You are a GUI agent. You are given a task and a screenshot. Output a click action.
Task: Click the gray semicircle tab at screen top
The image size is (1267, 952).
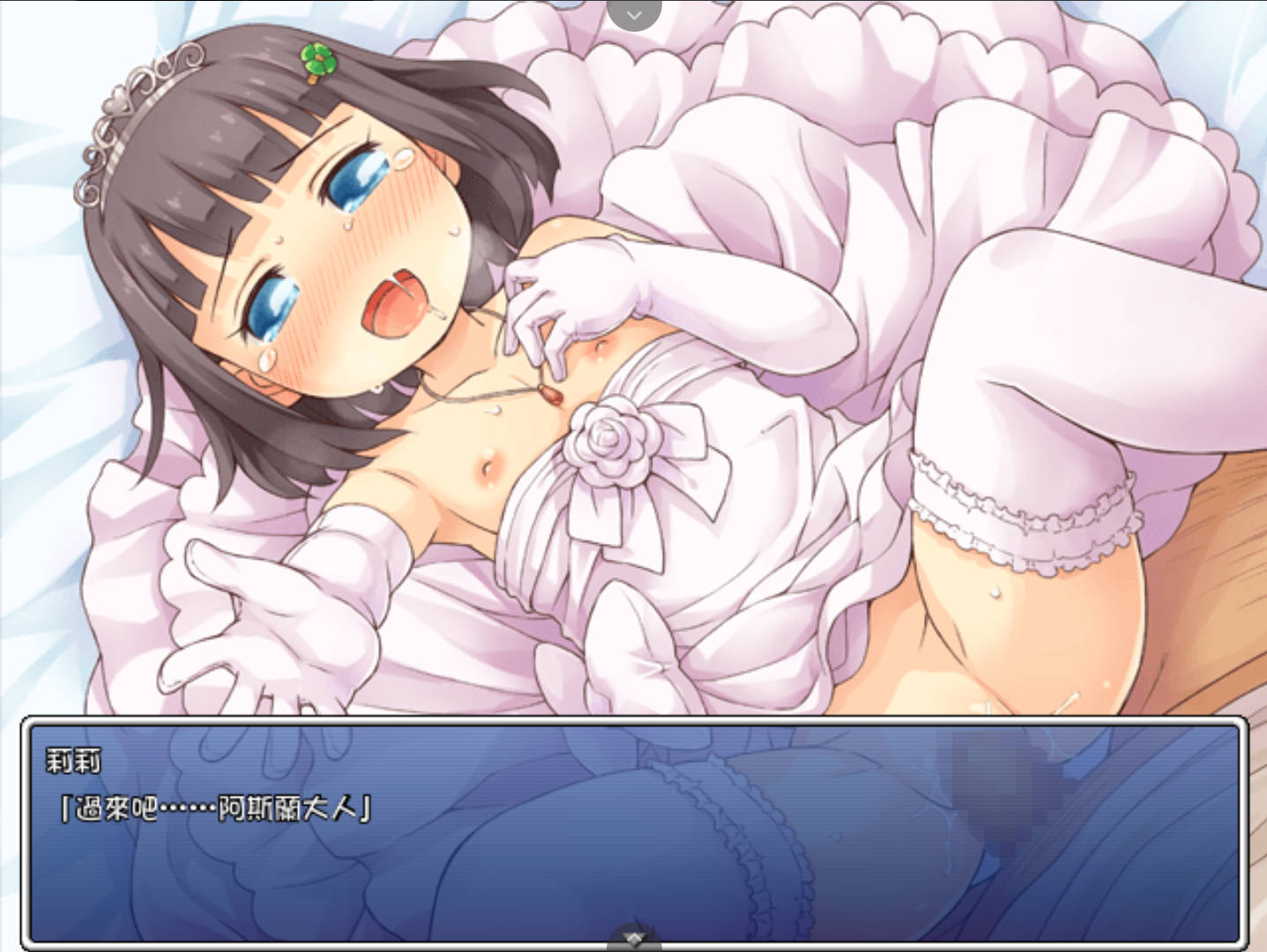tap(633, 11)
